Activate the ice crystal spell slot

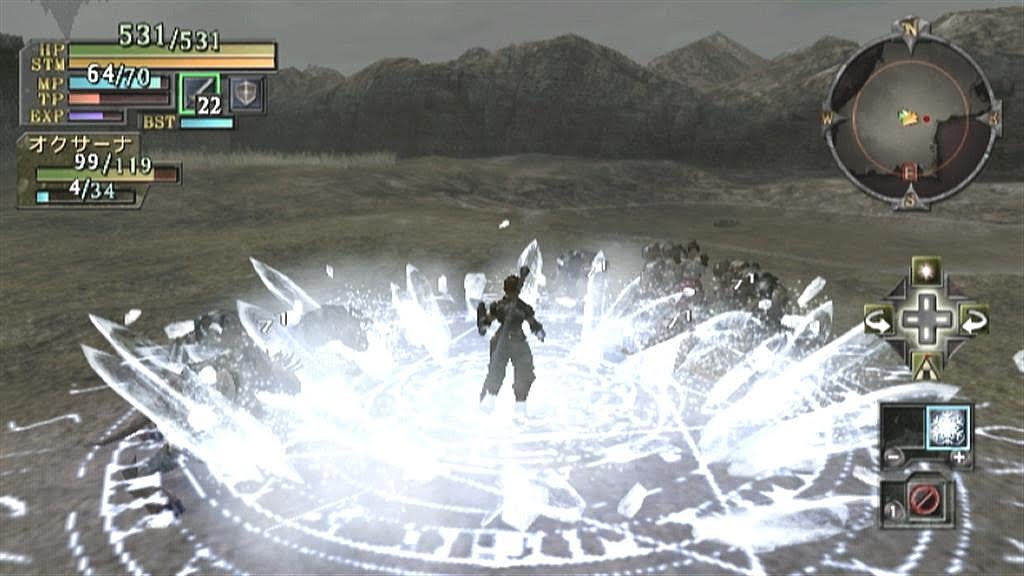point(947,428)
